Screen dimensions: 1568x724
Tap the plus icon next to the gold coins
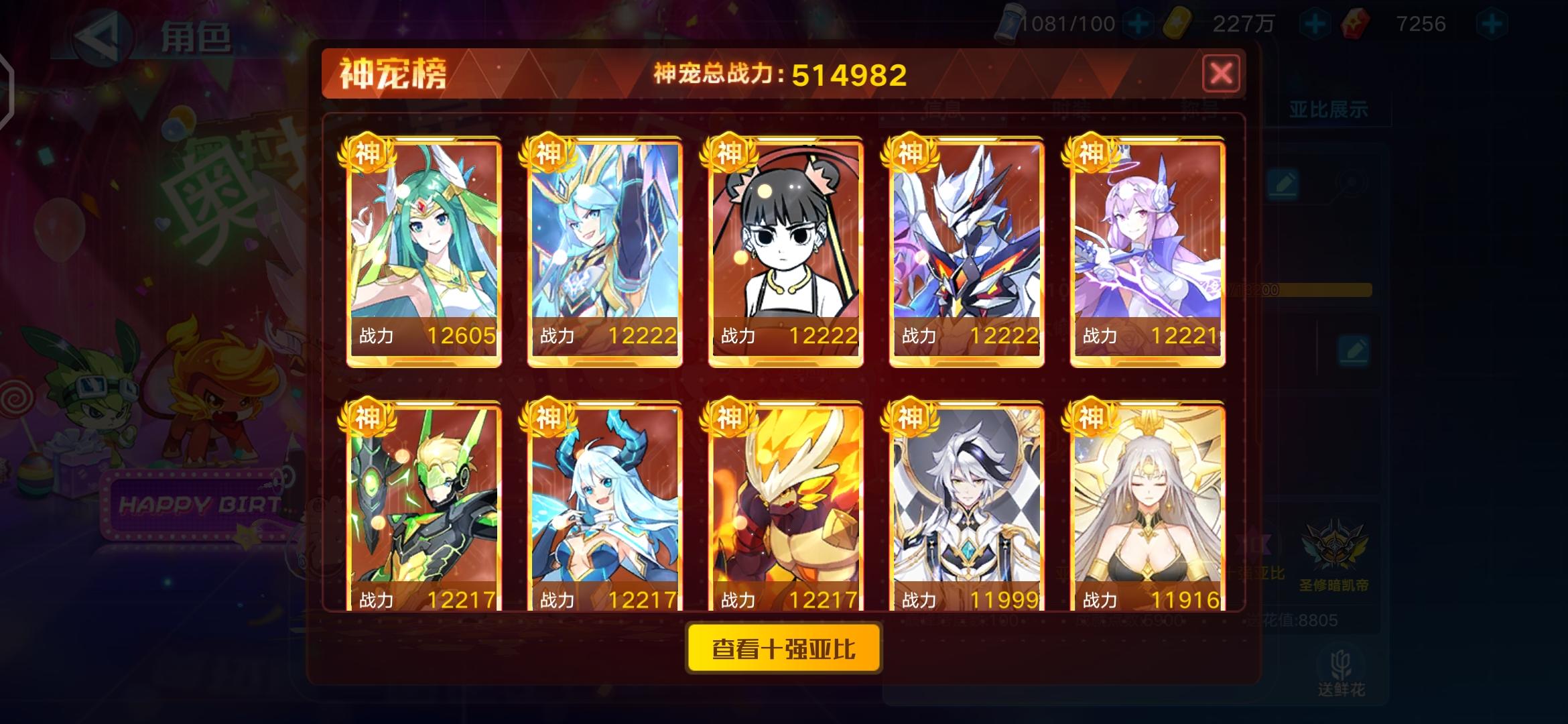(x=1315, y=23)
